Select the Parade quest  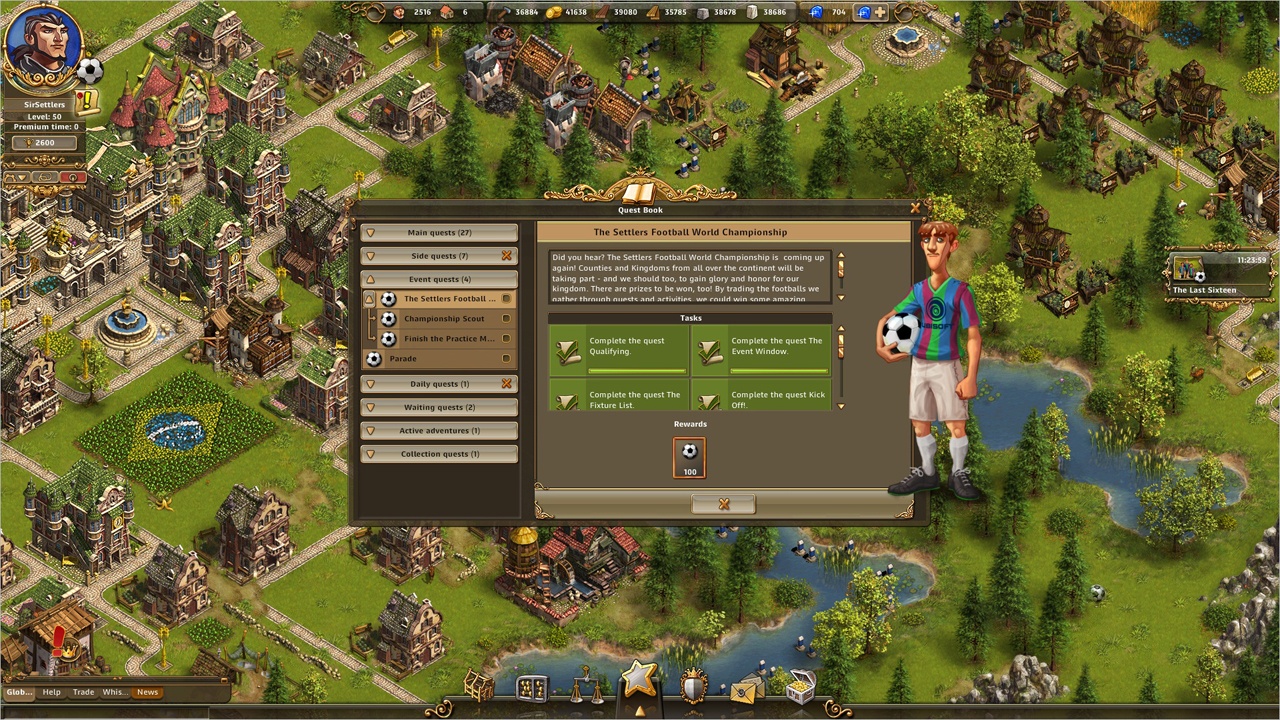tap(404, 359)
